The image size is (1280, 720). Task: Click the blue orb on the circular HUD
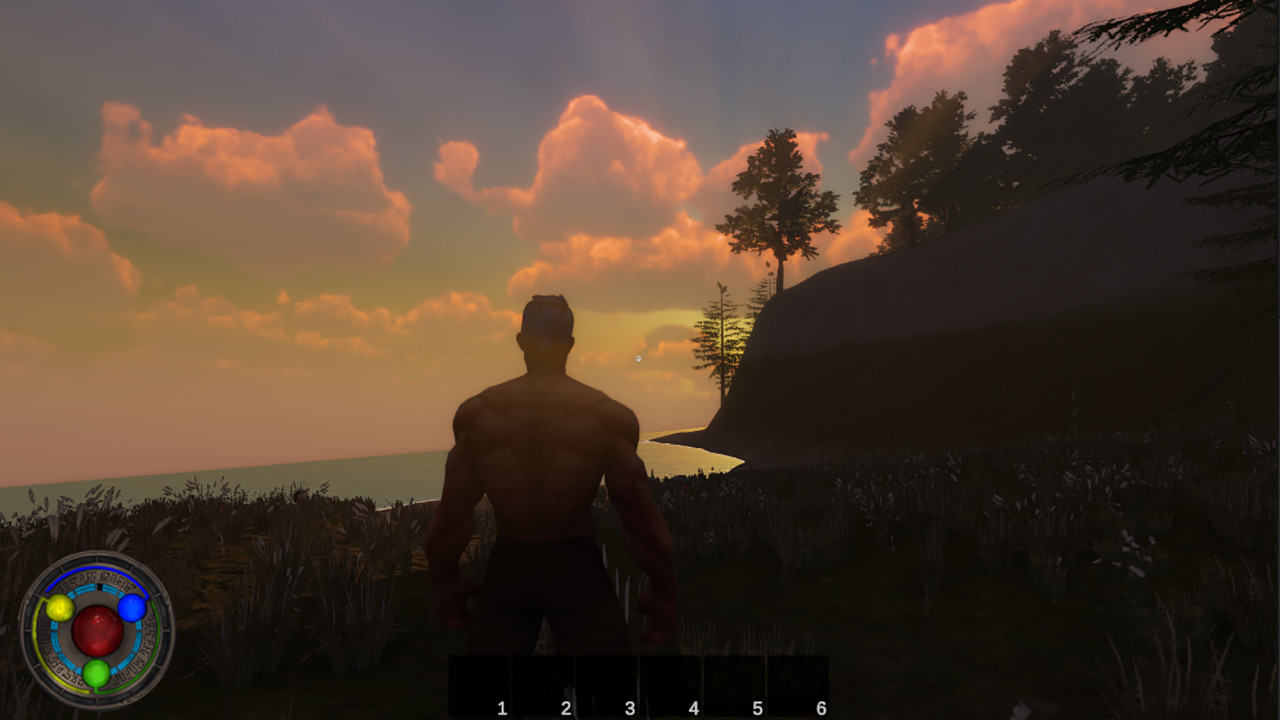131,609
